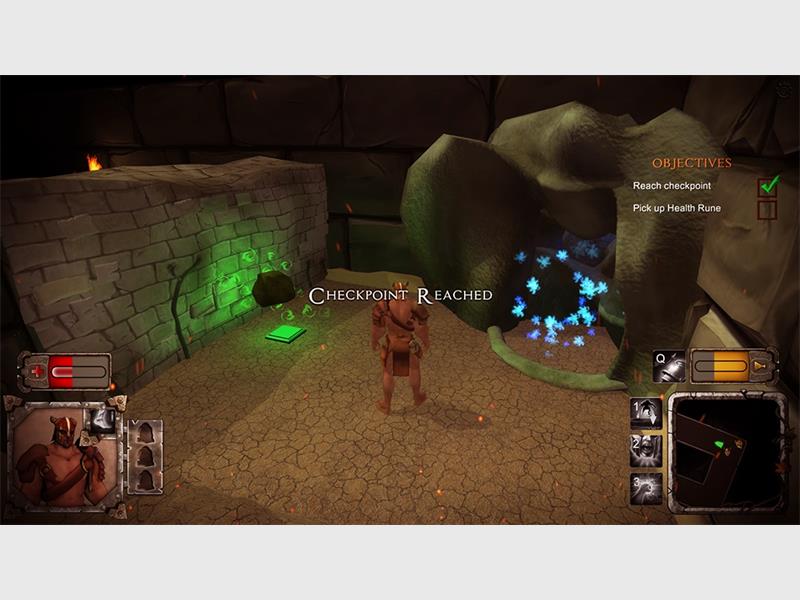This screenshot has width=800, height=600.
Task: Select the Reach checkpoint objective
Action: [672, 186]
